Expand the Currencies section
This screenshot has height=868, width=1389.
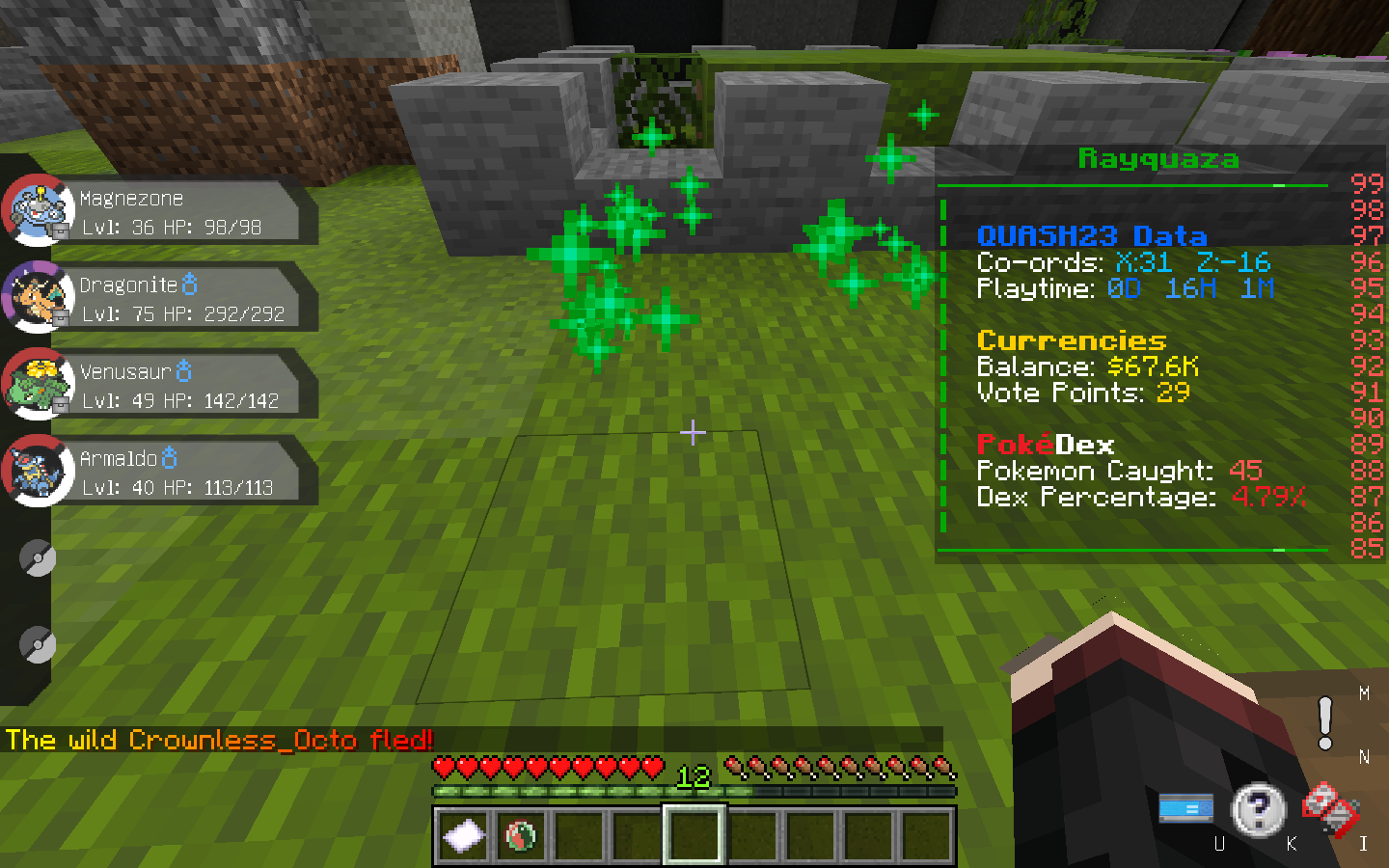(x=1074, y=340)
